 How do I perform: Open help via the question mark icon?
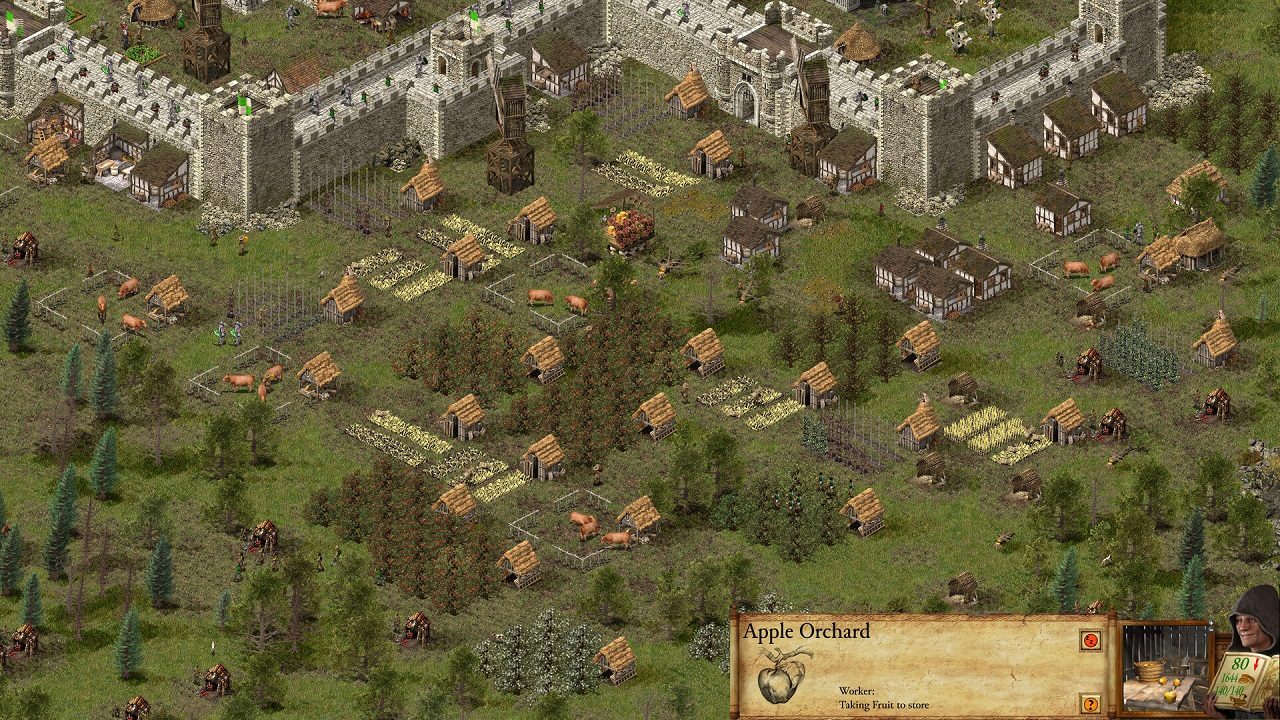coord(1090,702)
